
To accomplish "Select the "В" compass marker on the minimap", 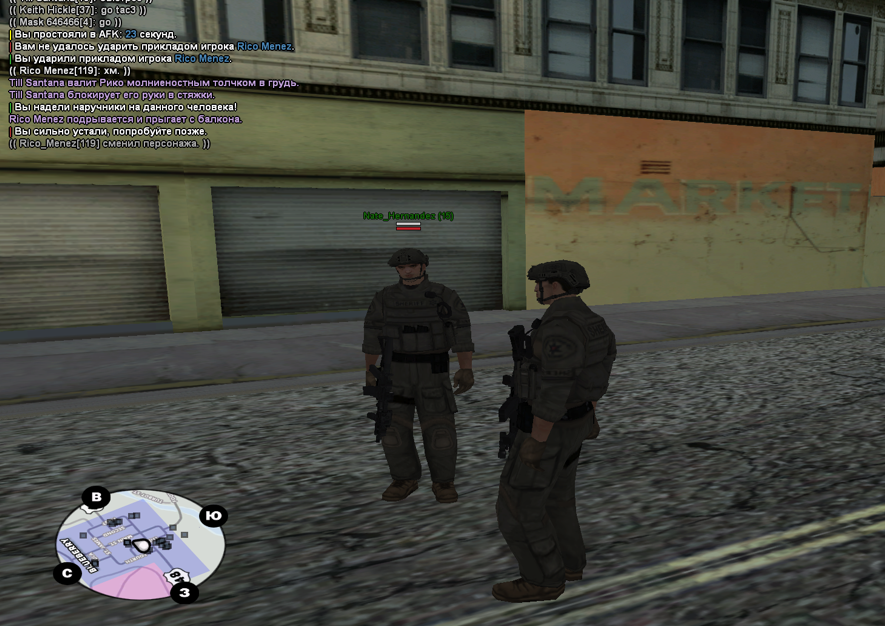I will click(96, 497).
